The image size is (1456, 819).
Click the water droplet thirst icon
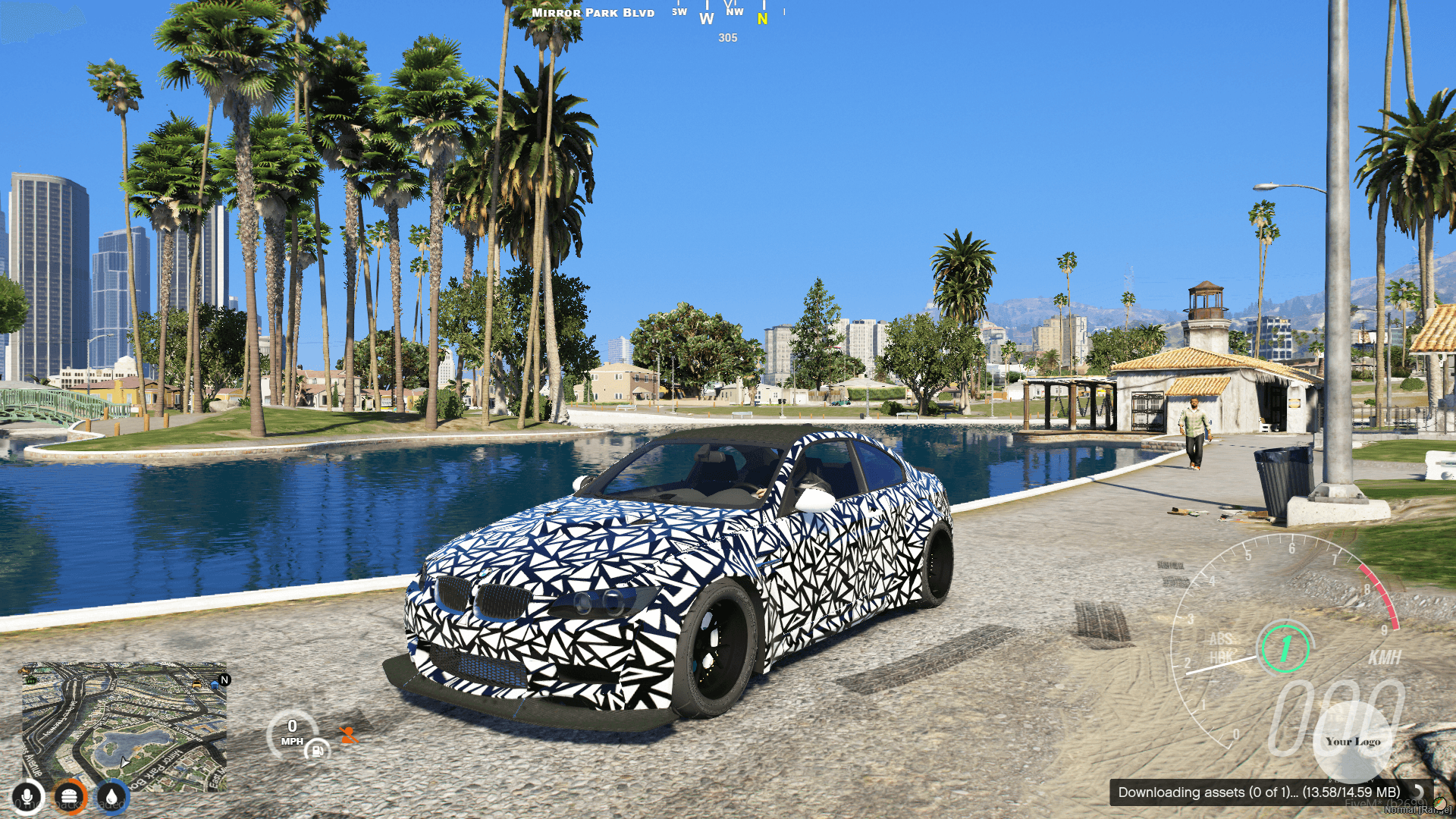pyautogui.click(x=111, y=797)
